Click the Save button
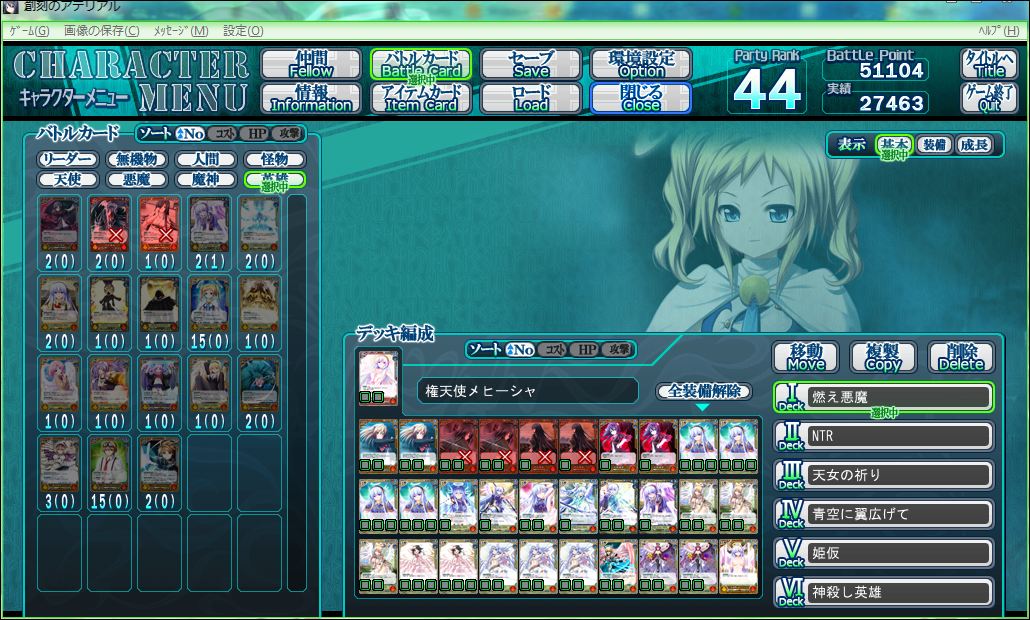The width and height of the screenshot is (1030, 620). (x=531, y=64)
